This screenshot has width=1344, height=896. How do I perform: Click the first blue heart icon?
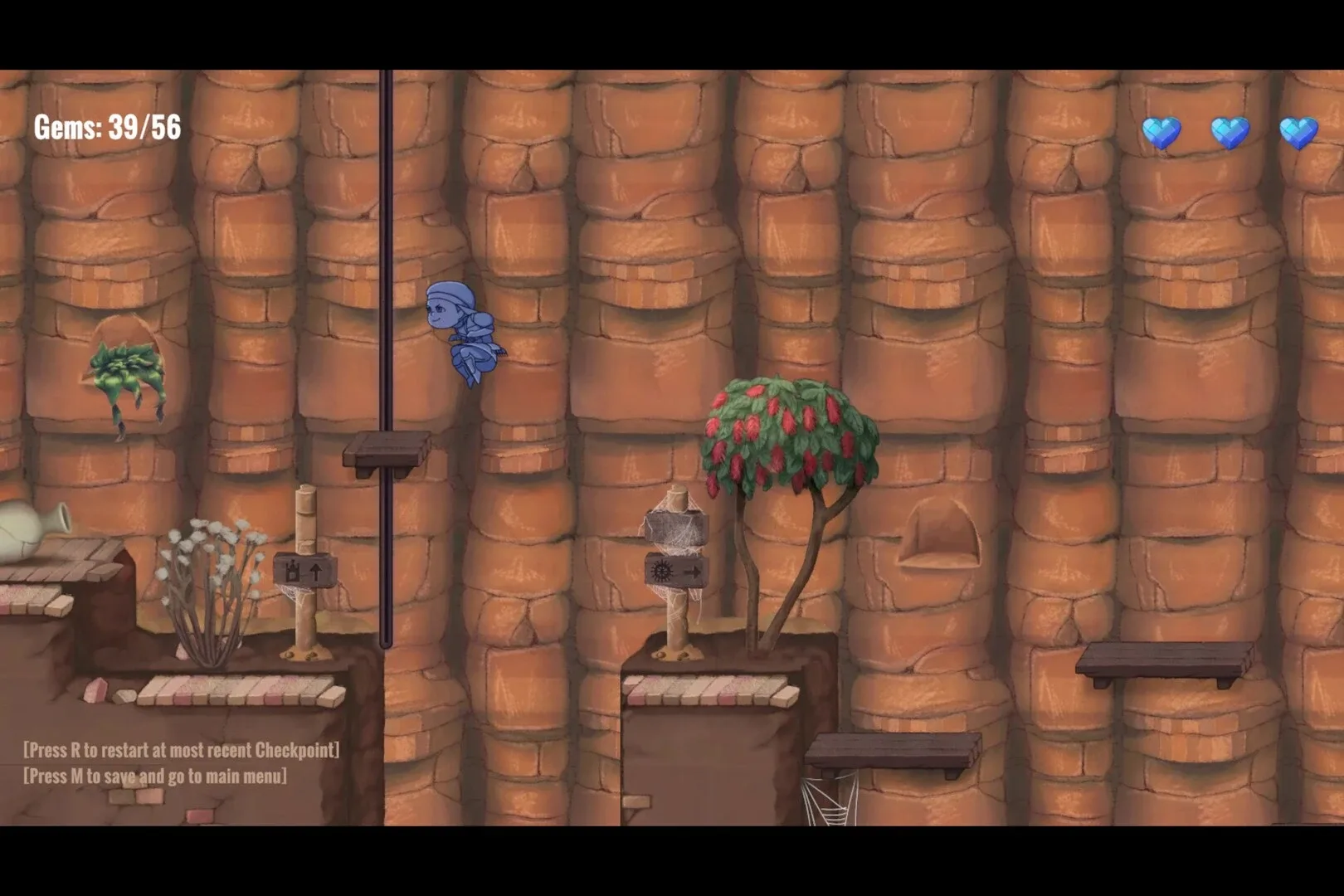point(1160,131)
